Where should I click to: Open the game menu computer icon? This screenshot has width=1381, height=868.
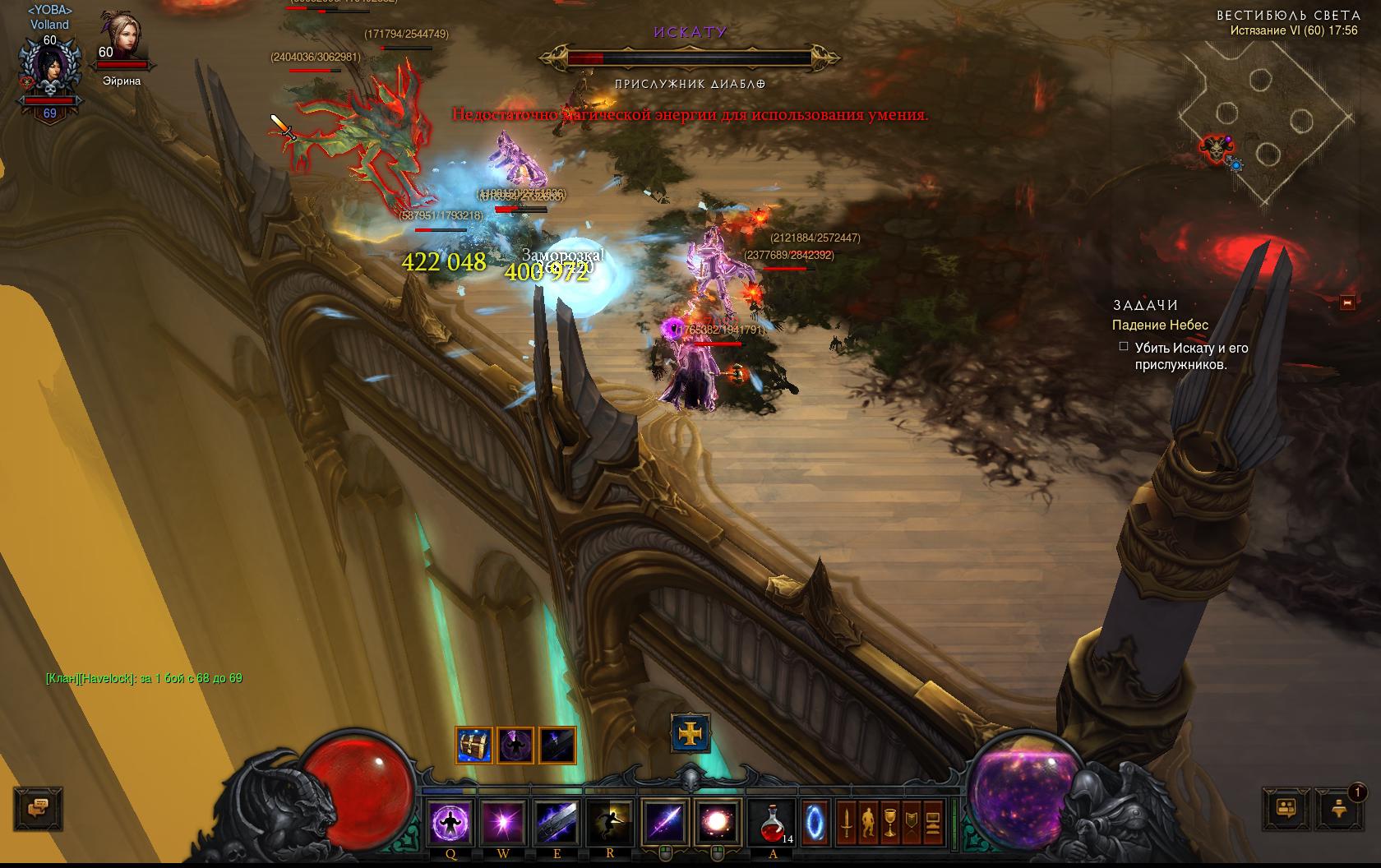coord(932,821)
